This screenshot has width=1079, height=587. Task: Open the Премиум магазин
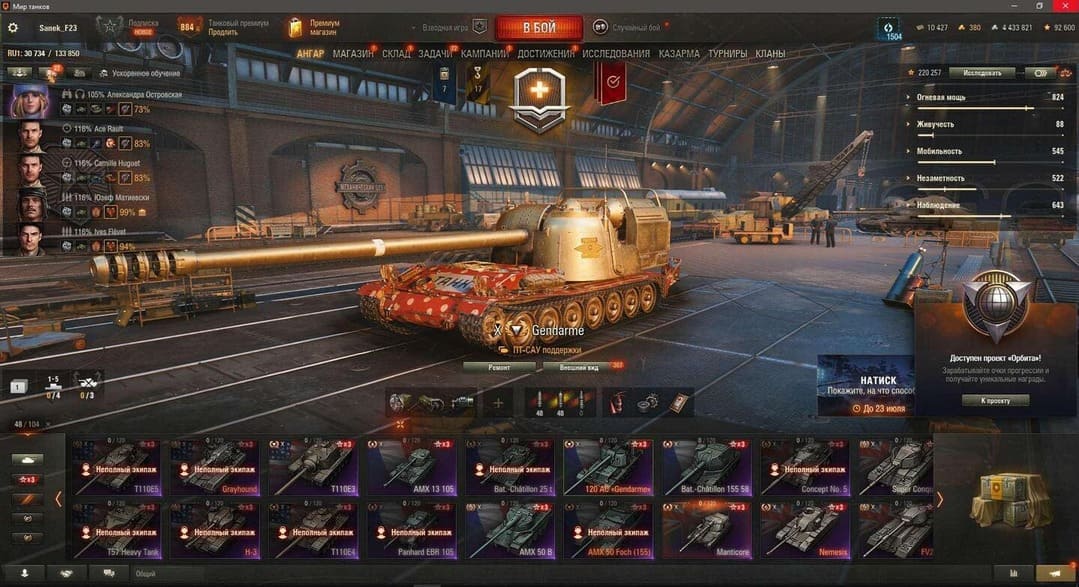312,27
